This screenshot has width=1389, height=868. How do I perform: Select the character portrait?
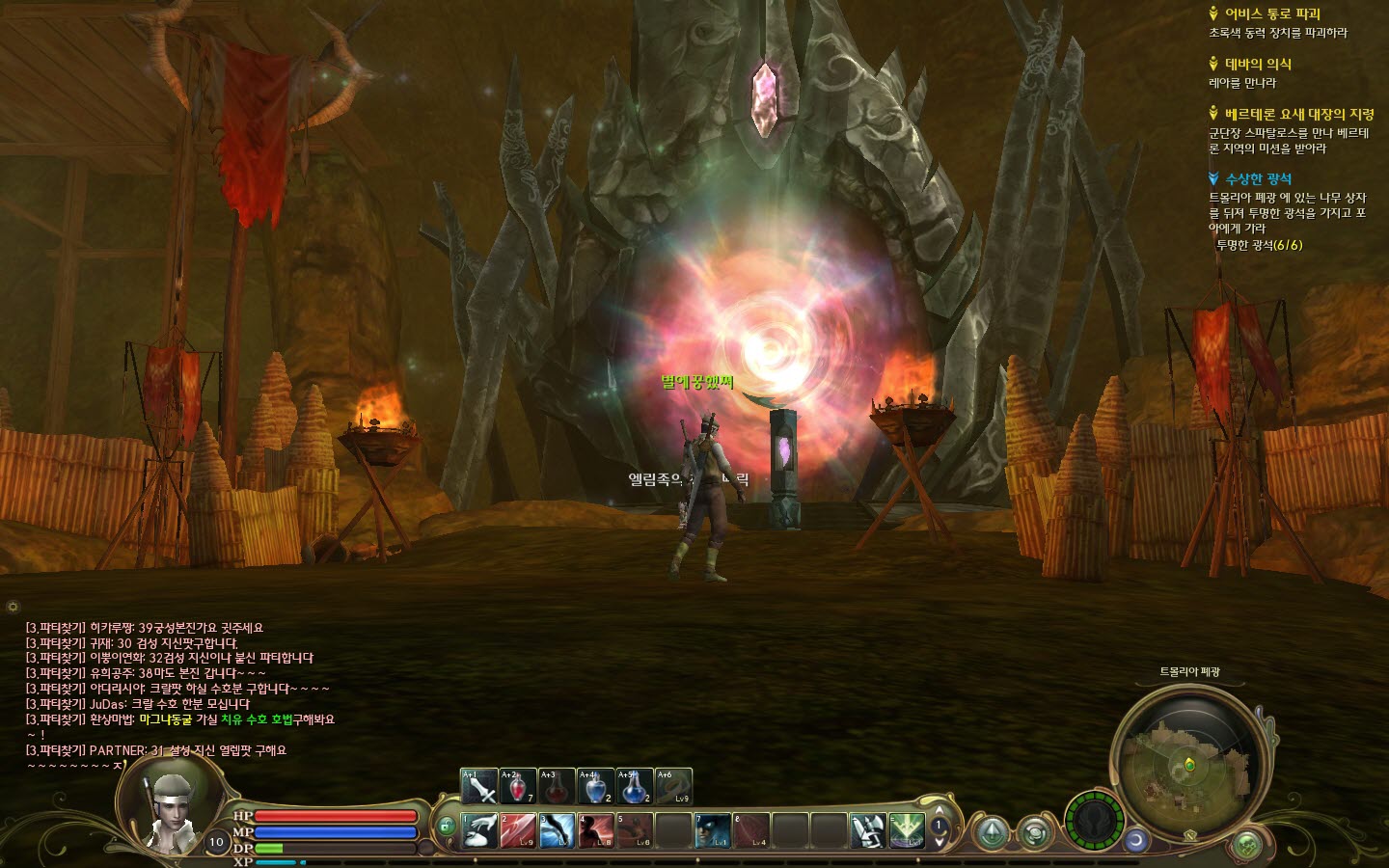[172, 808]
